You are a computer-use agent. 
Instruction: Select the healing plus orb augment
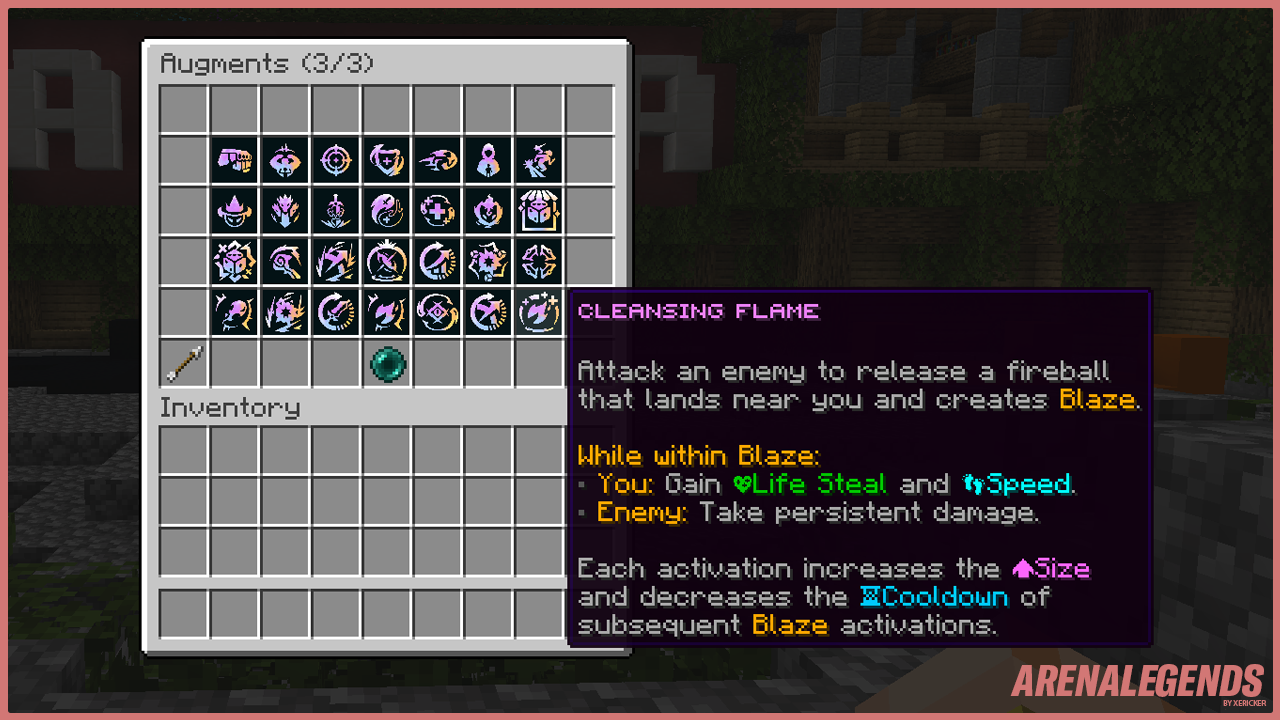tap(437, 210)
